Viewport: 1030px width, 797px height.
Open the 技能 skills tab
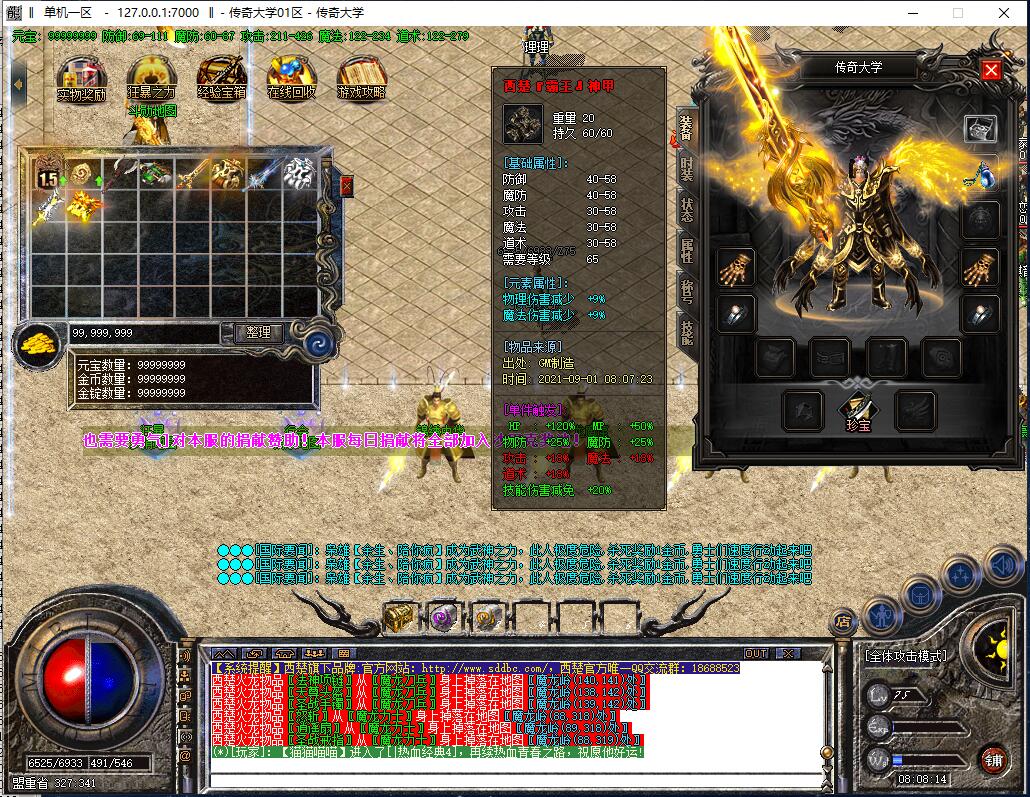click(687, 331)
